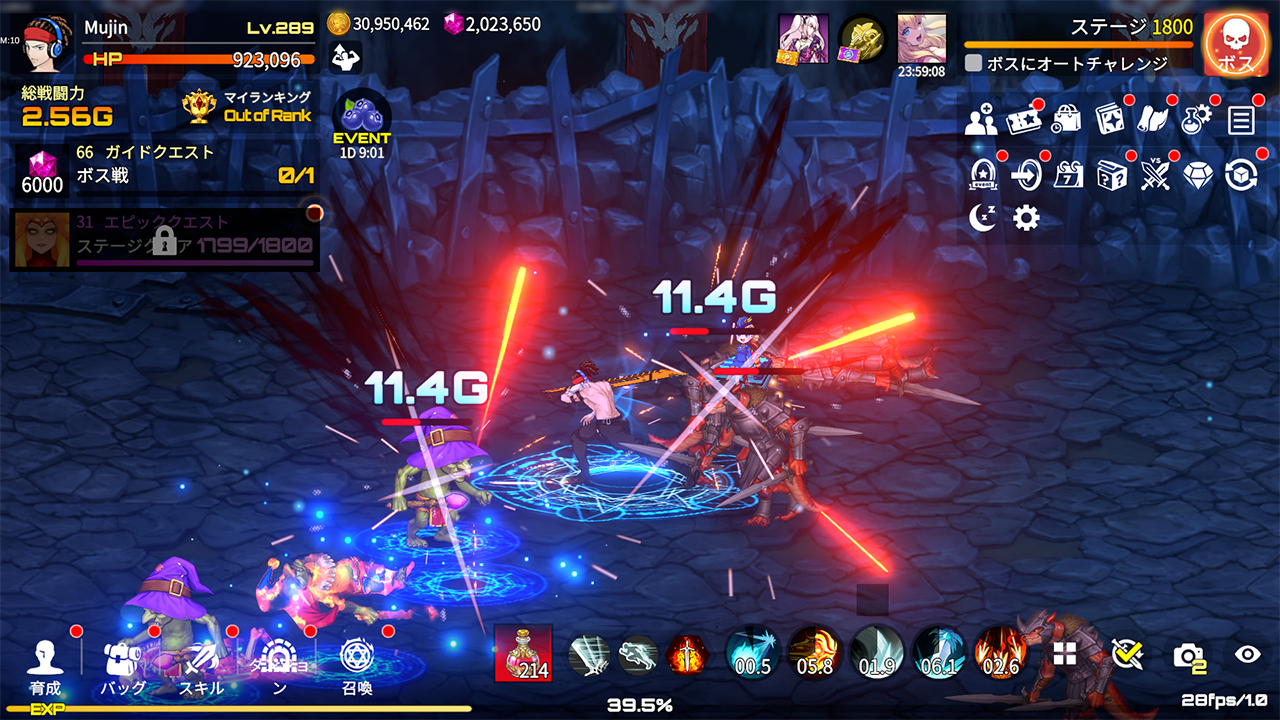Open the スキル skill menu
This screenshot has width=1280, height=720.
pos(201,666)
